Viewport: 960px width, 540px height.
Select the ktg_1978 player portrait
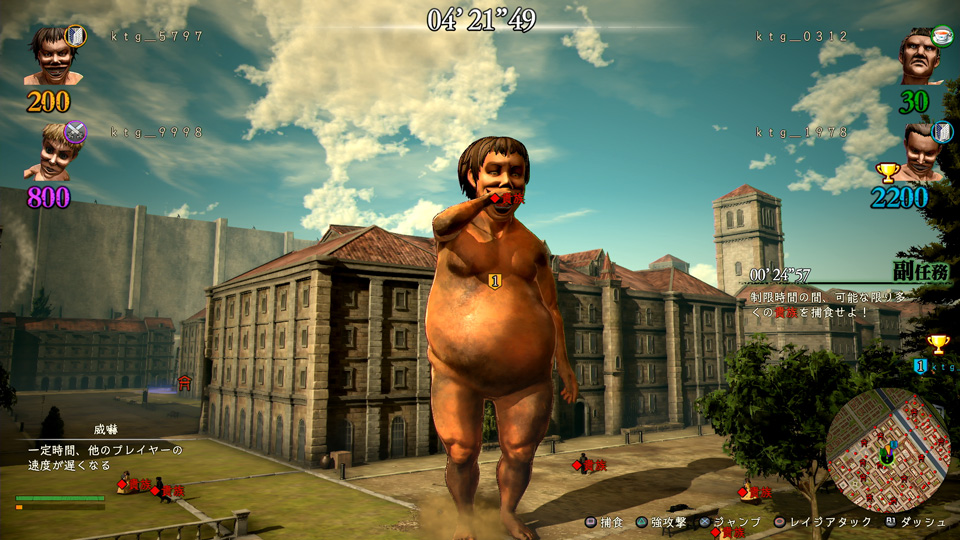point(925,150)
